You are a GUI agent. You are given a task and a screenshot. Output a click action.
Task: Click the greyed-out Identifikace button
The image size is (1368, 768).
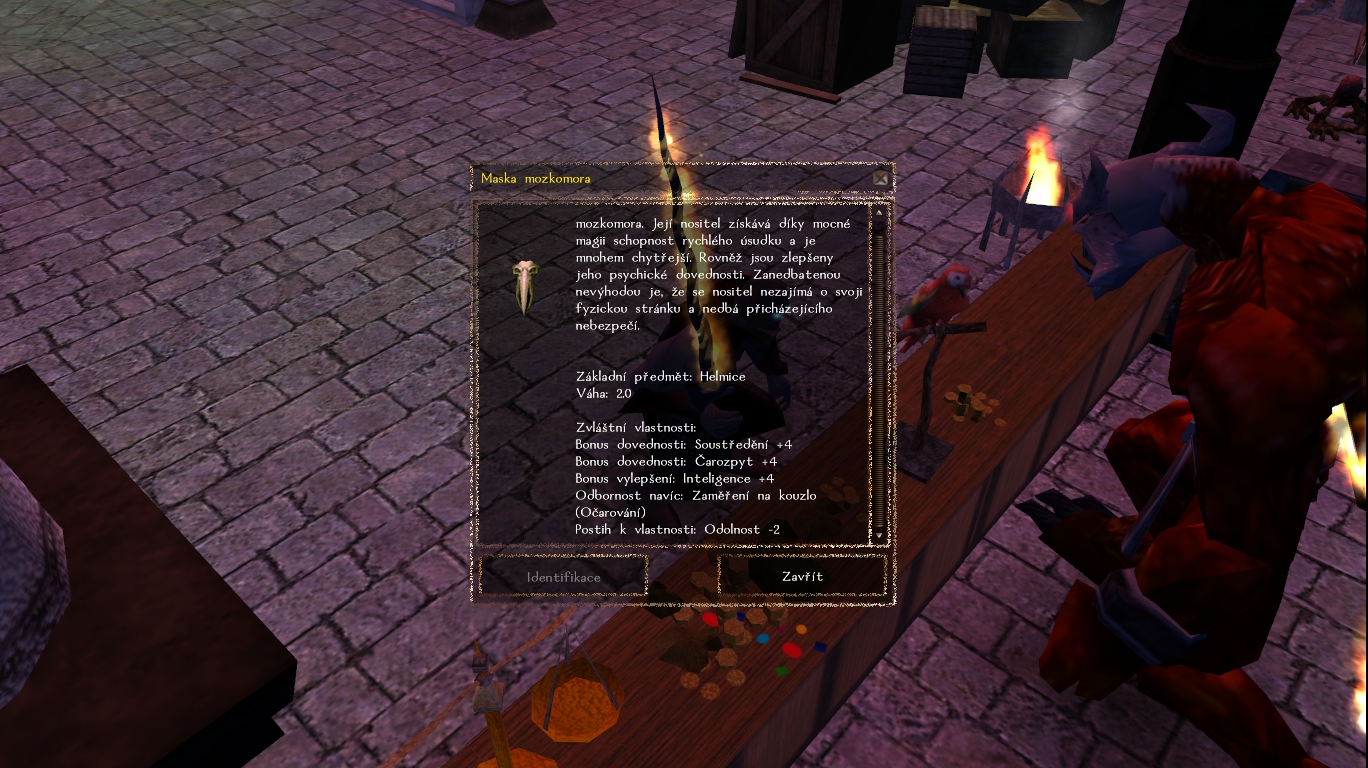pyautogui.click(x=563, y=577)
